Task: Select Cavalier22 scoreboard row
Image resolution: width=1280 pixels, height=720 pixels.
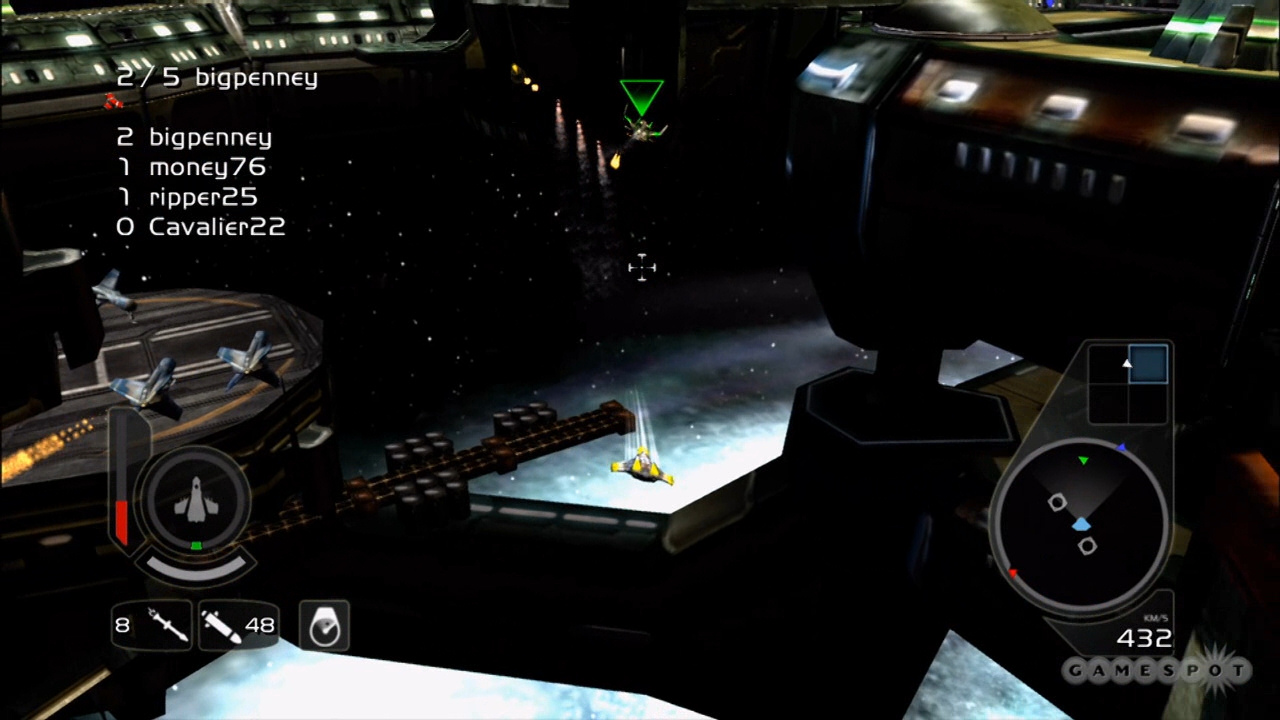Action: coord(216,227)
